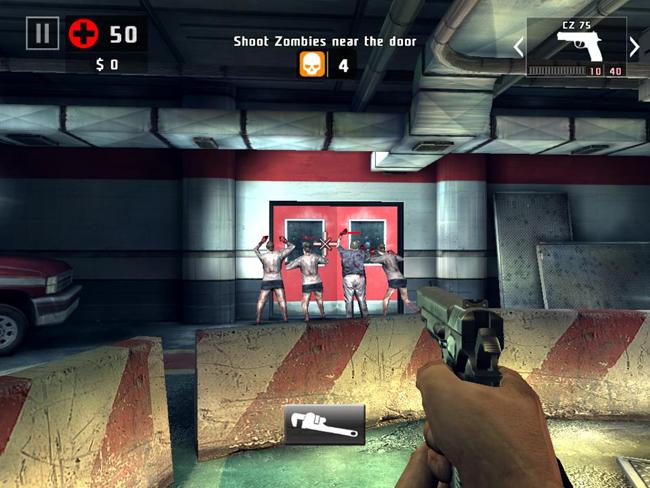The width and height of the screenshot is (650, 488).
Task: Pause the game
Action: click(x=41, y=34)
